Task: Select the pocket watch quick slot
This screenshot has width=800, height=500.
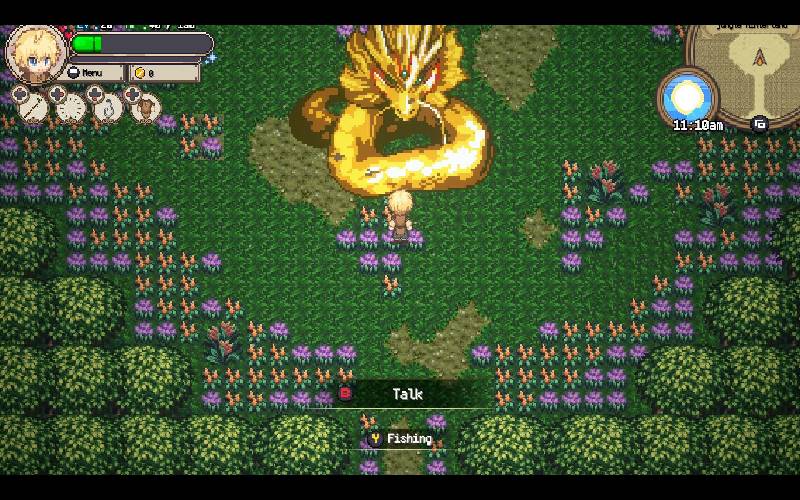Action: pyautogui.click(x=71, y=106)
